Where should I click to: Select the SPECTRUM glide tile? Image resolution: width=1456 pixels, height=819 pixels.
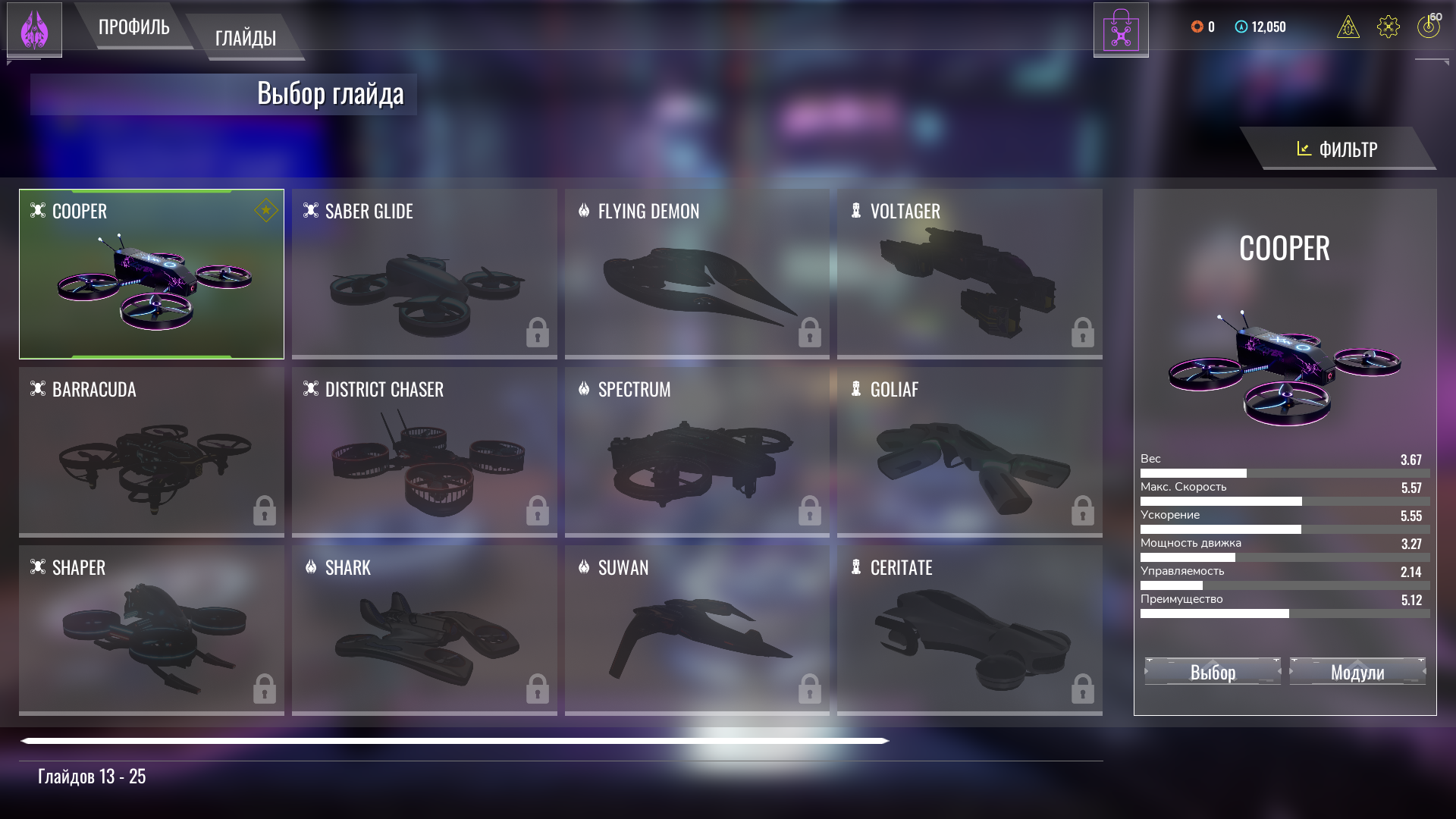[696, 452]
